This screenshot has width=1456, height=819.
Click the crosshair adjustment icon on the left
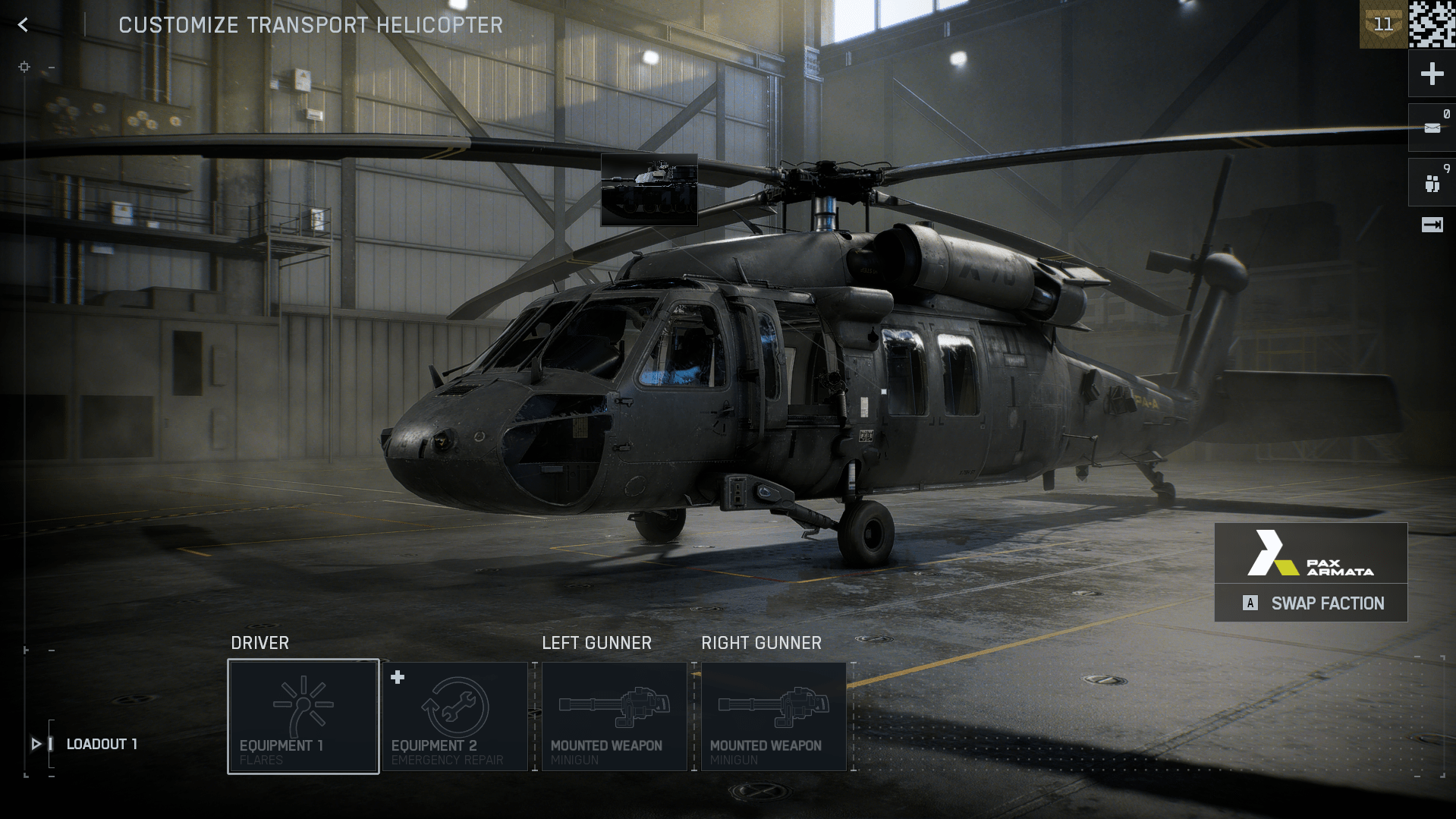tap(24, 67)
